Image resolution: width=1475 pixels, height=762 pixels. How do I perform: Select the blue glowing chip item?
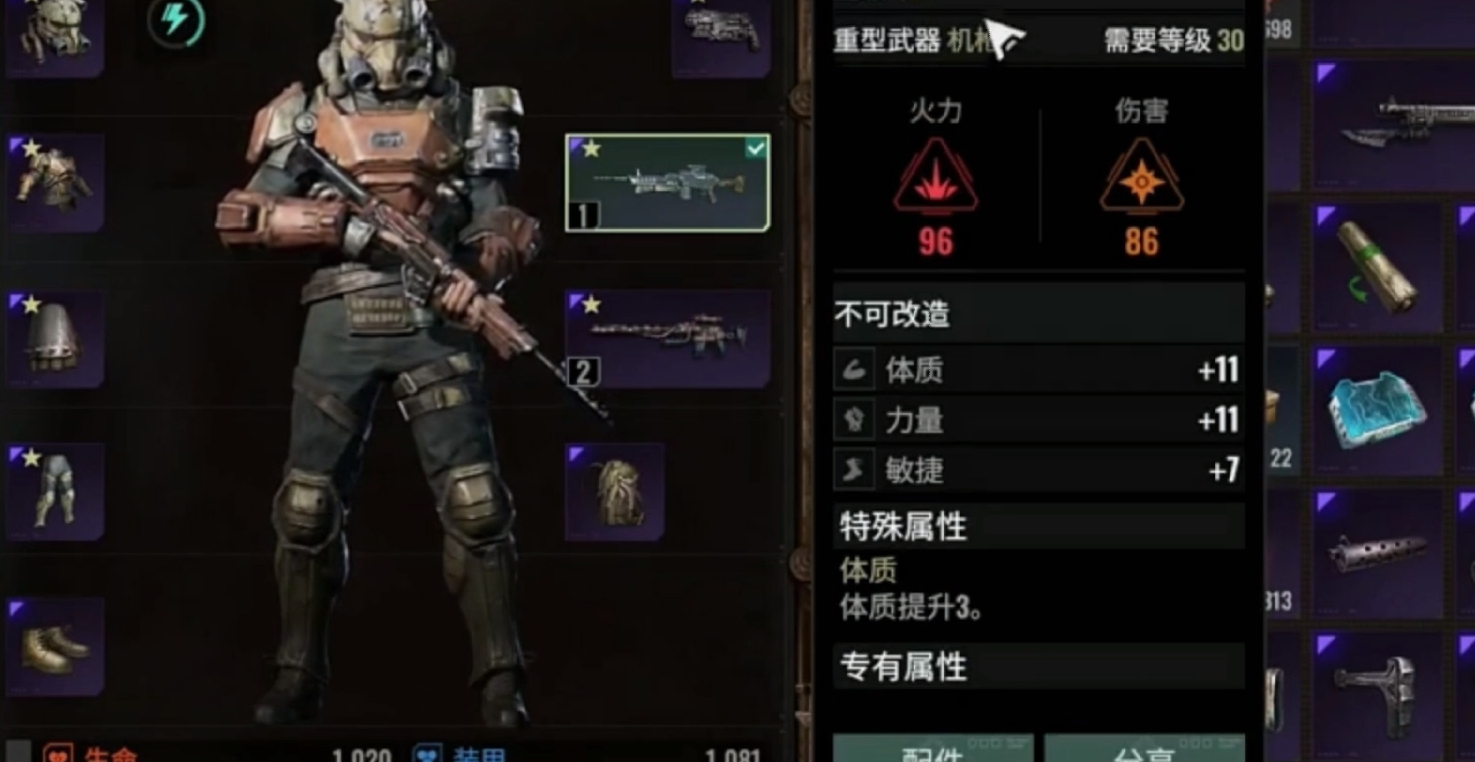tap(1377, 410)
